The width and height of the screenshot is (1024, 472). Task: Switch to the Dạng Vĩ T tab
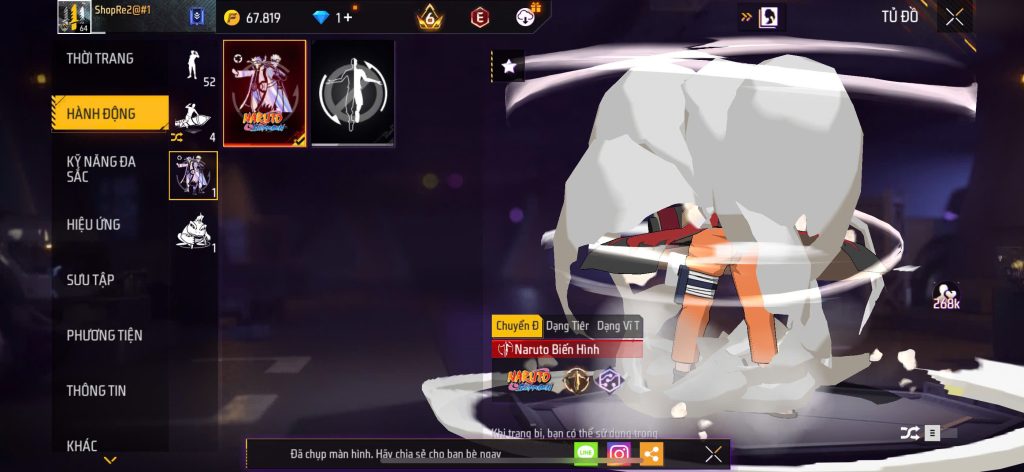[618, 326]
